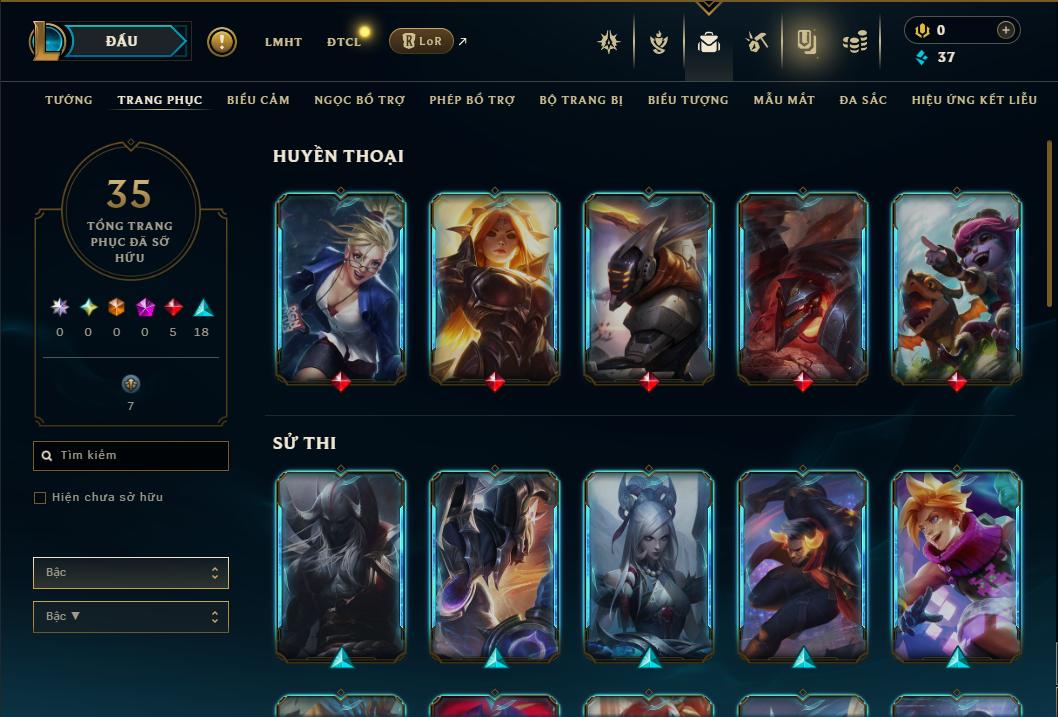1058x717 pixels.
Task: Add currency with the plus button
Action: [1006, 30]
